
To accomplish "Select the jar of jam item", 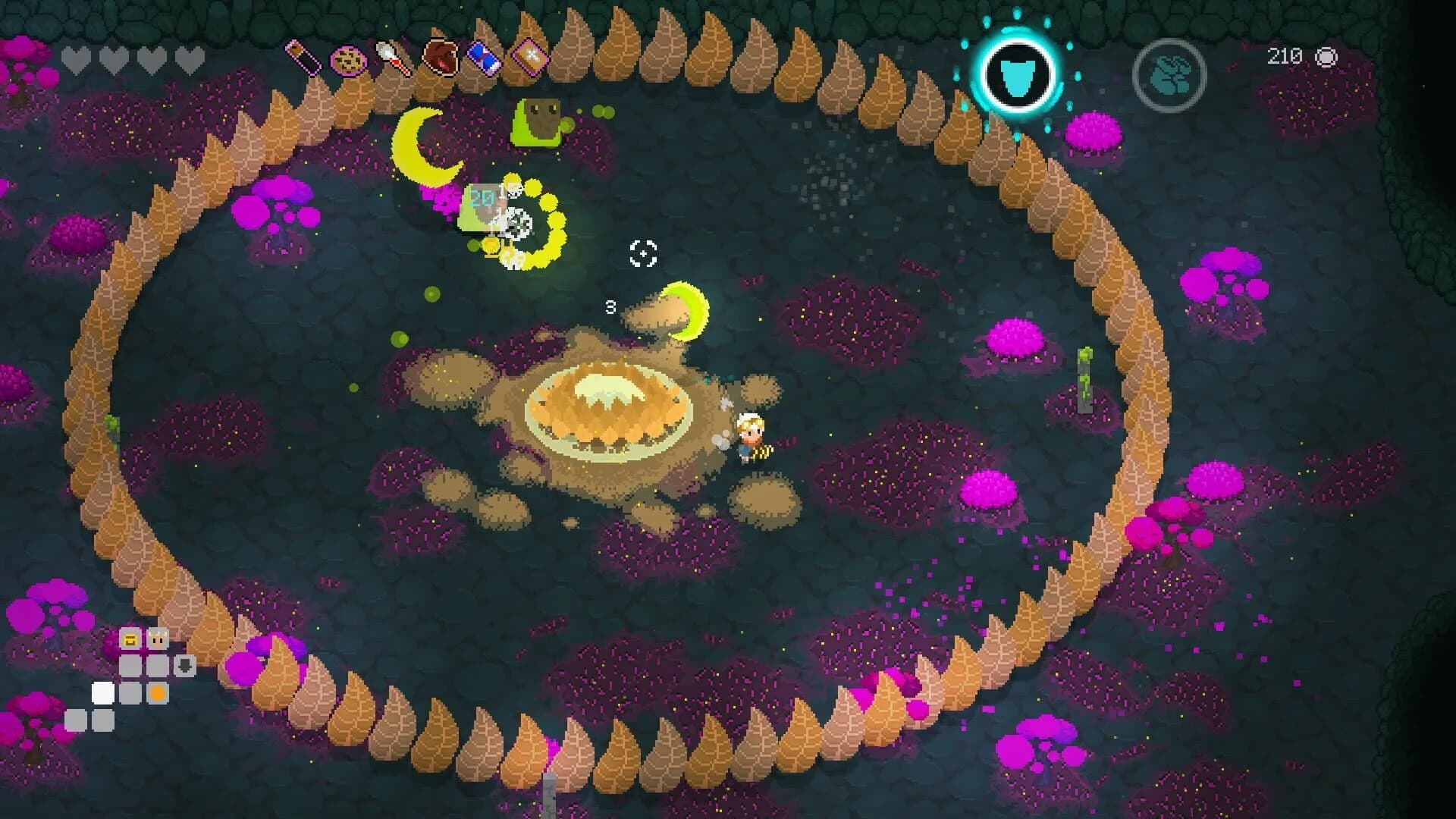I will (x=441, y=57).
